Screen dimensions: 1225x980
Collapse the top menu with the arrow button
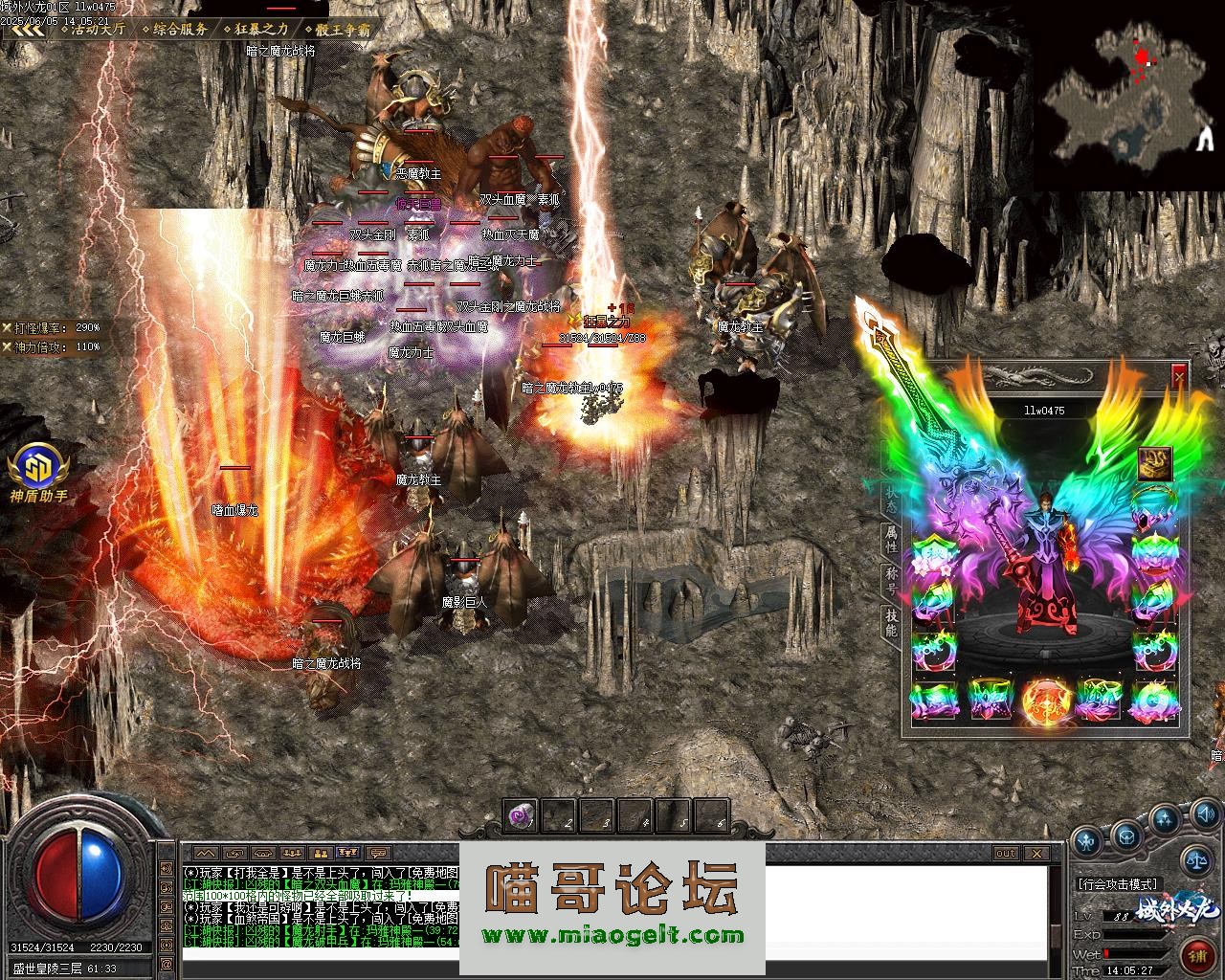[x=27, y=29]
